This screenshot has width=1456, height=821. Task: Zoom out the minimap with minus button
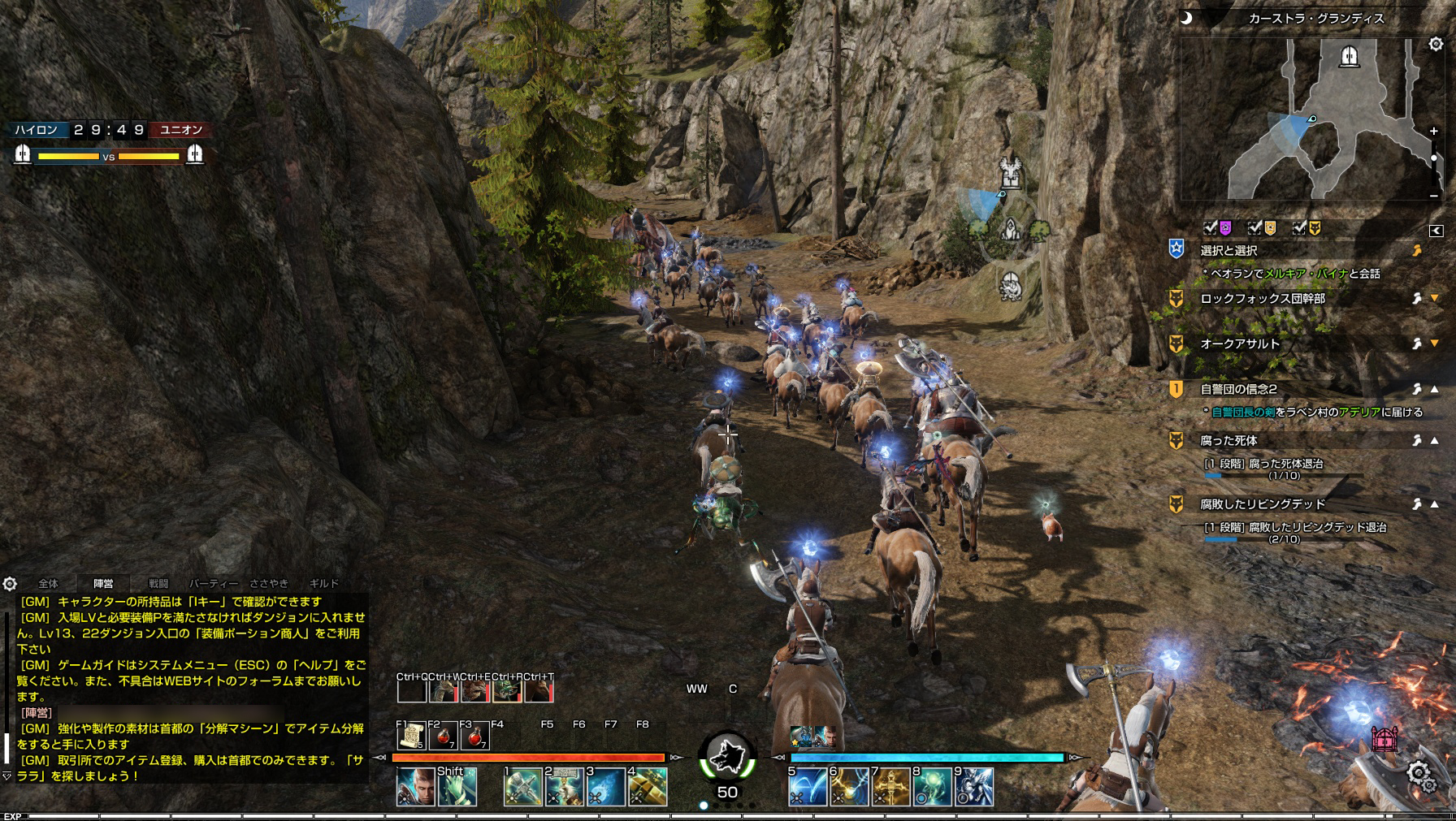(x=1433, y=195)
